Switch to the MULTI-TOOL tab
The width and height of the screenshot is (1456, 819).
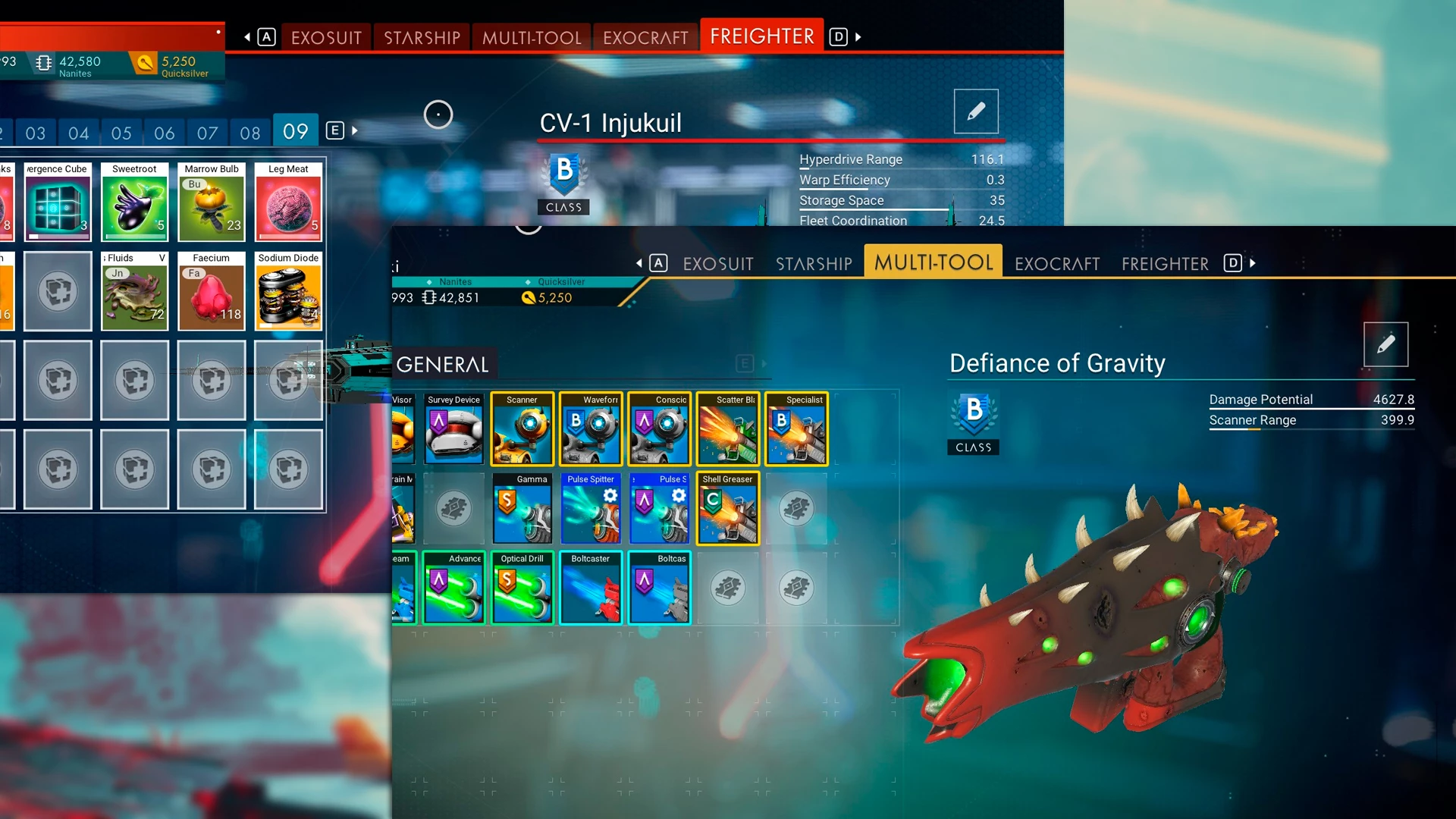pos(934,262)
